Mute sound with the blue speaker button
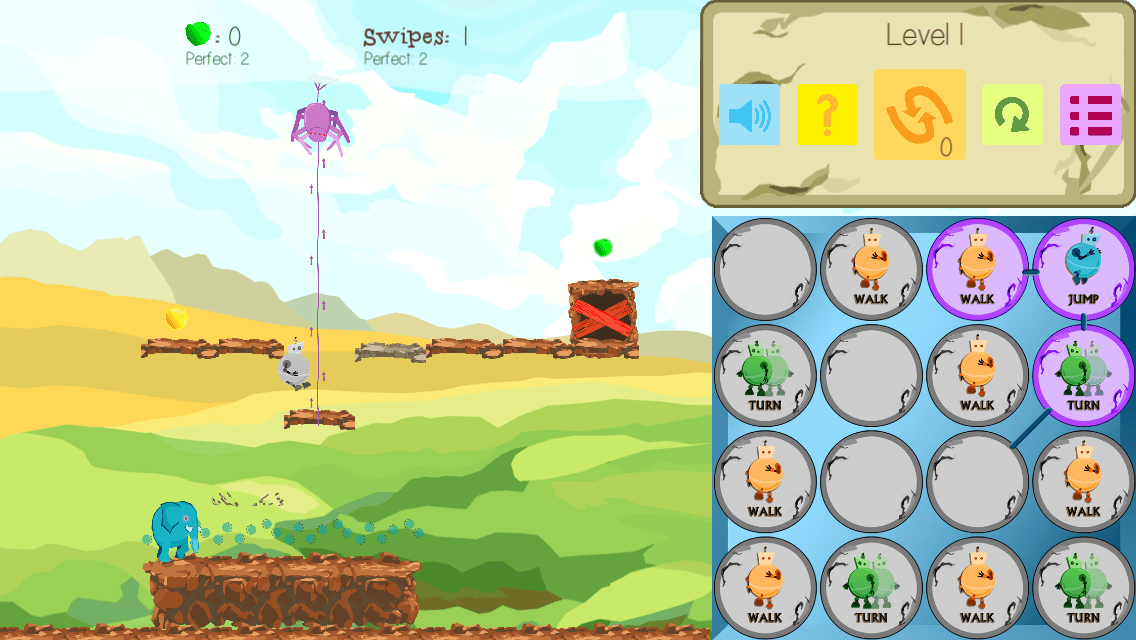This screenshot has height=640, width=1136. (749, 115)
